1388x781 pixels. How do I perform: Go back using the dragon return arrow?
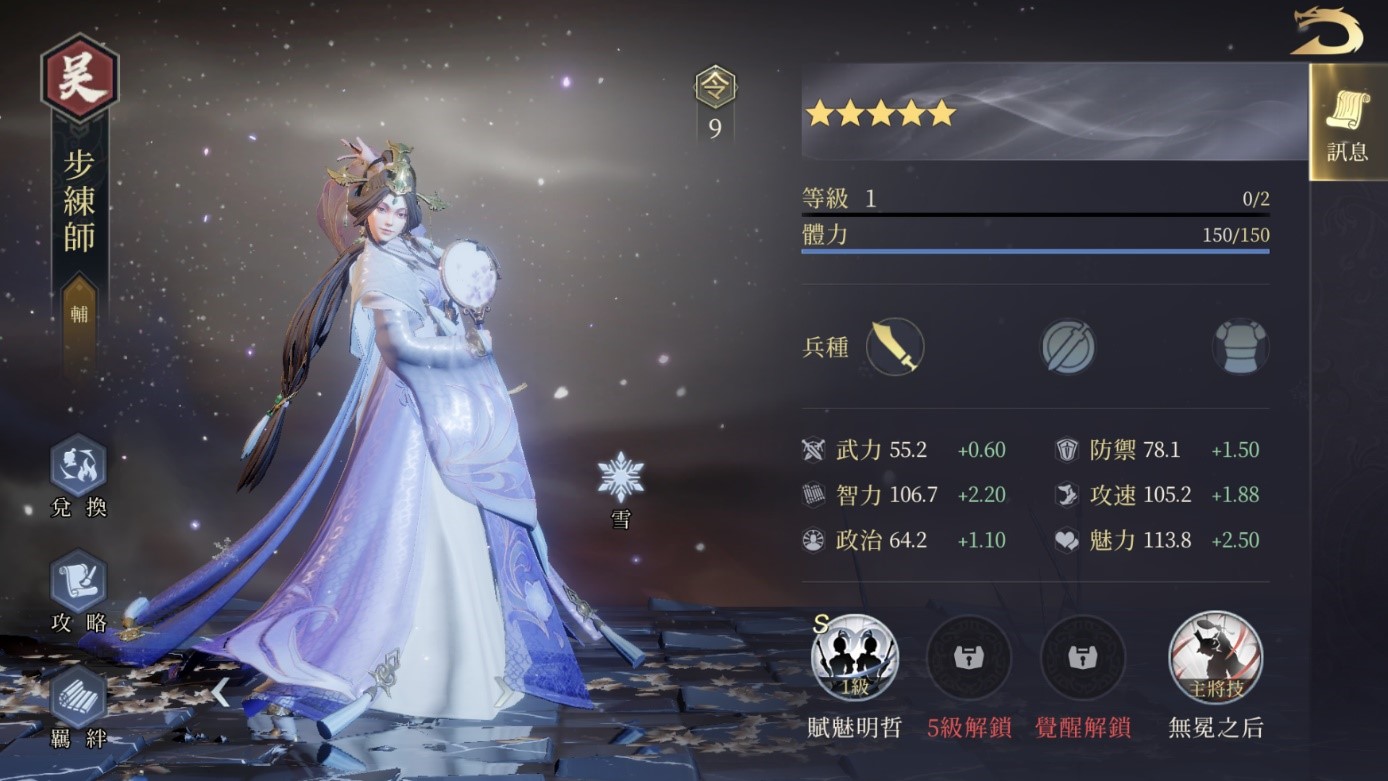(x=1326, y=31)
